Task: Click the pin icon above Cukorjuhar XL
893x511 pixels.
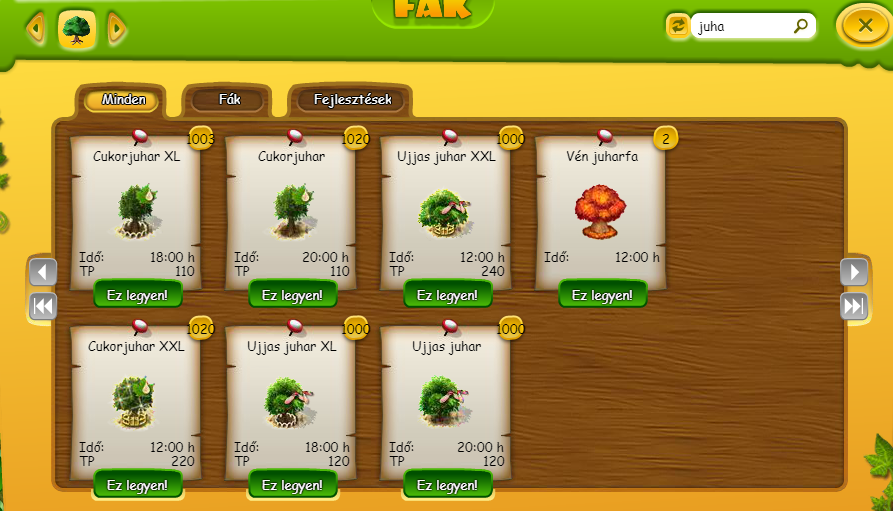Action: click(x=140, y=136)
